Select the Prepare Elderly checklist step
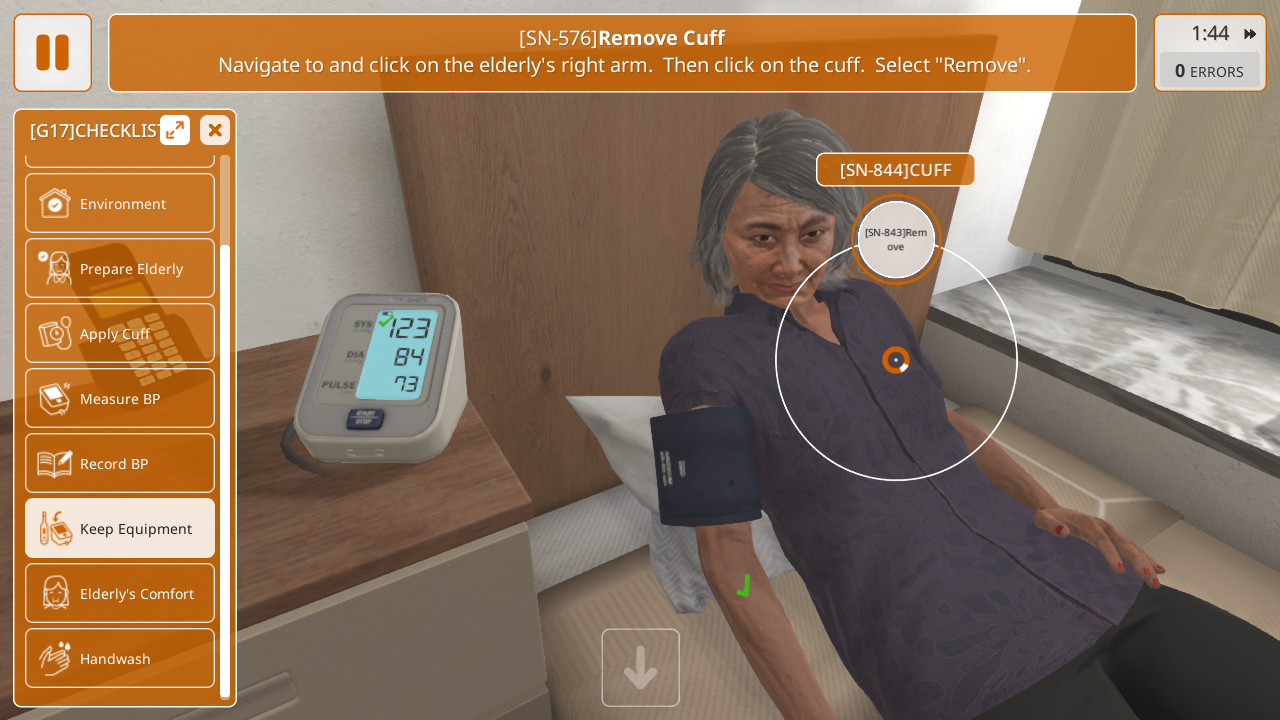The width and height of the screenshot is (1280, 720). pyautogui.click(x=120, y=269)
